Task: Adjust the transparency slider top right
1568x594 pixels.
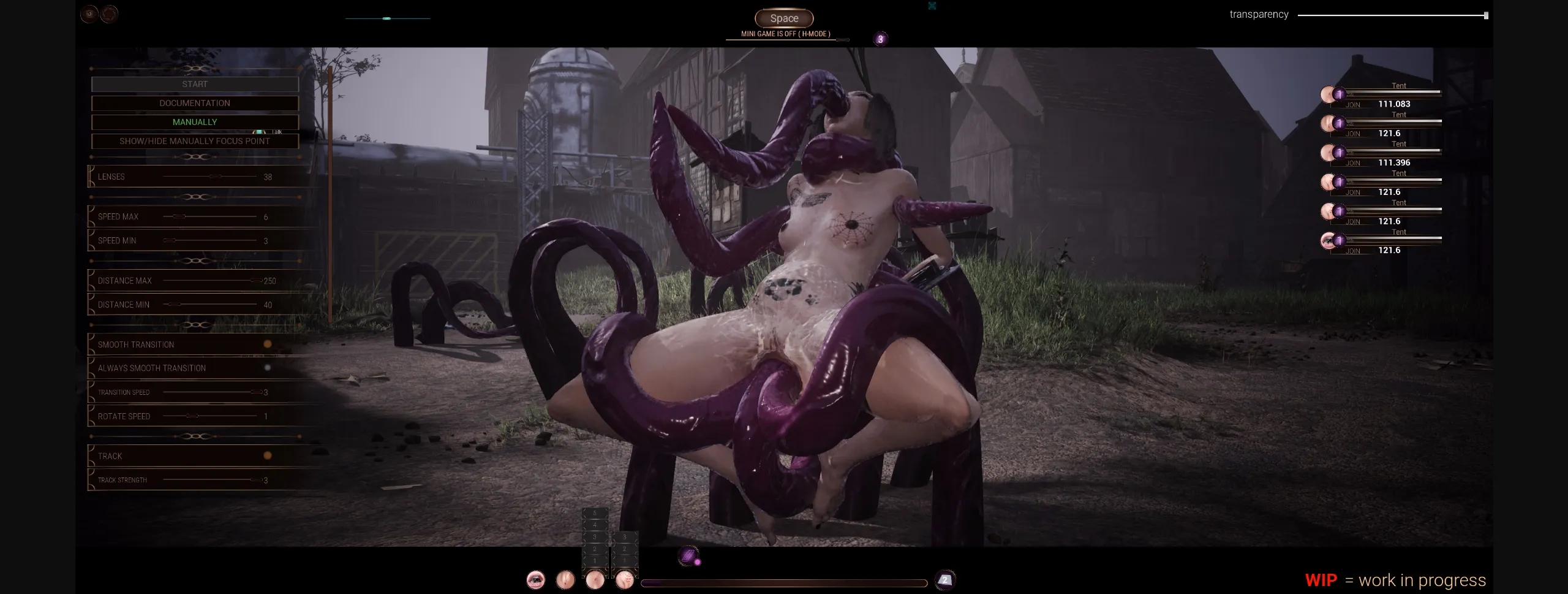Action: coord(1485,13)
